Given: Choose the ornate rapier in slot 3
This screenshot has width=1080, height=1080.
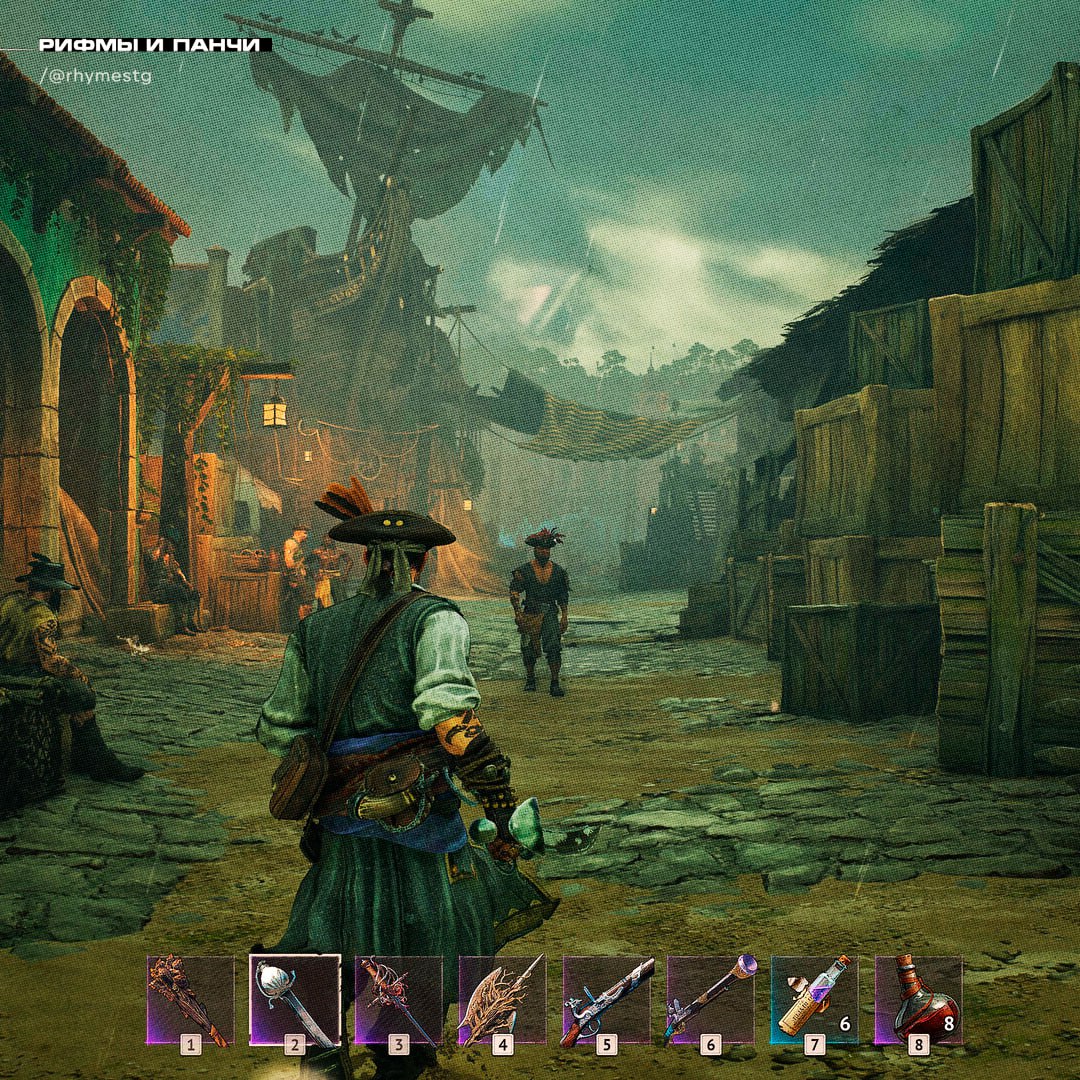Looking at the screenshot, I should [398, 999].
